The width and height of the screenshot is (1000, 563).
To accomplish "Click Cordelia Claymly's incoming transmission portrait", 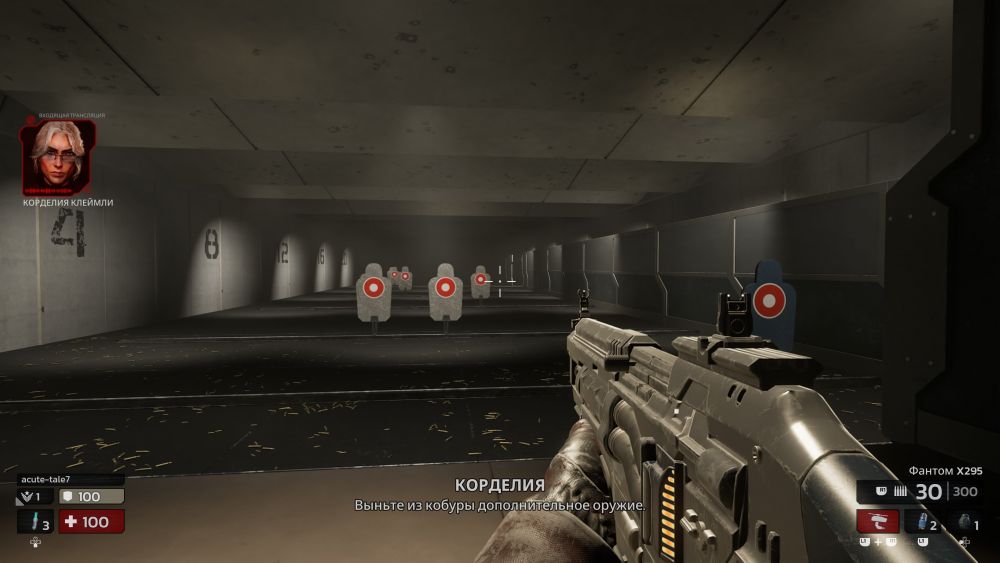I will [x=58, y=156].
